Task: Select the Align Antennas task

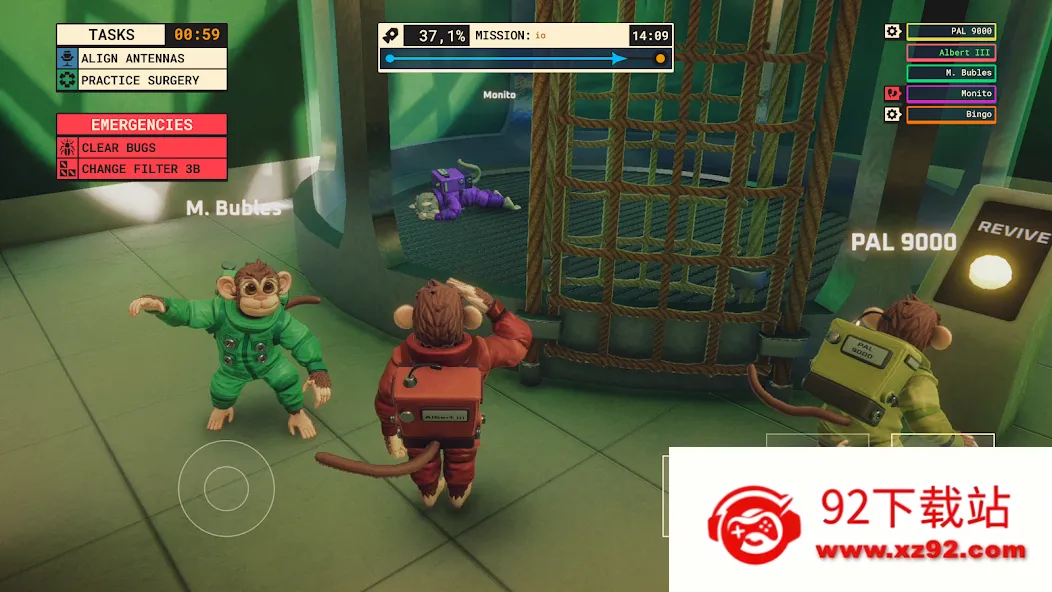Action: tap(141, 59)
